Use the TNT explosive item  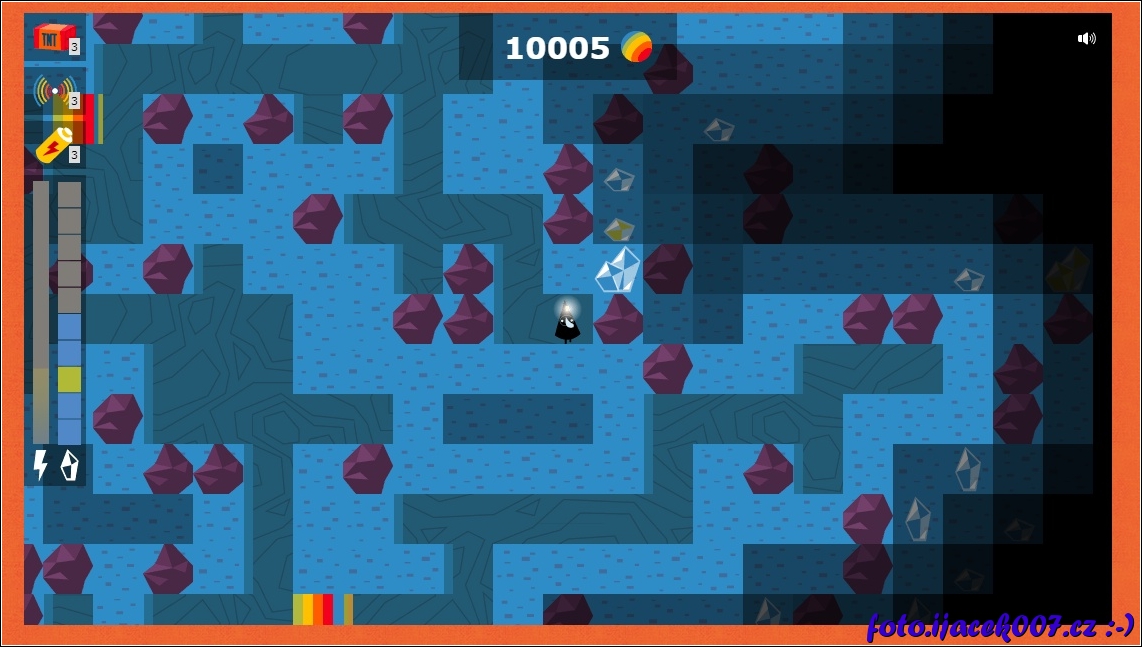coord(54,37)
